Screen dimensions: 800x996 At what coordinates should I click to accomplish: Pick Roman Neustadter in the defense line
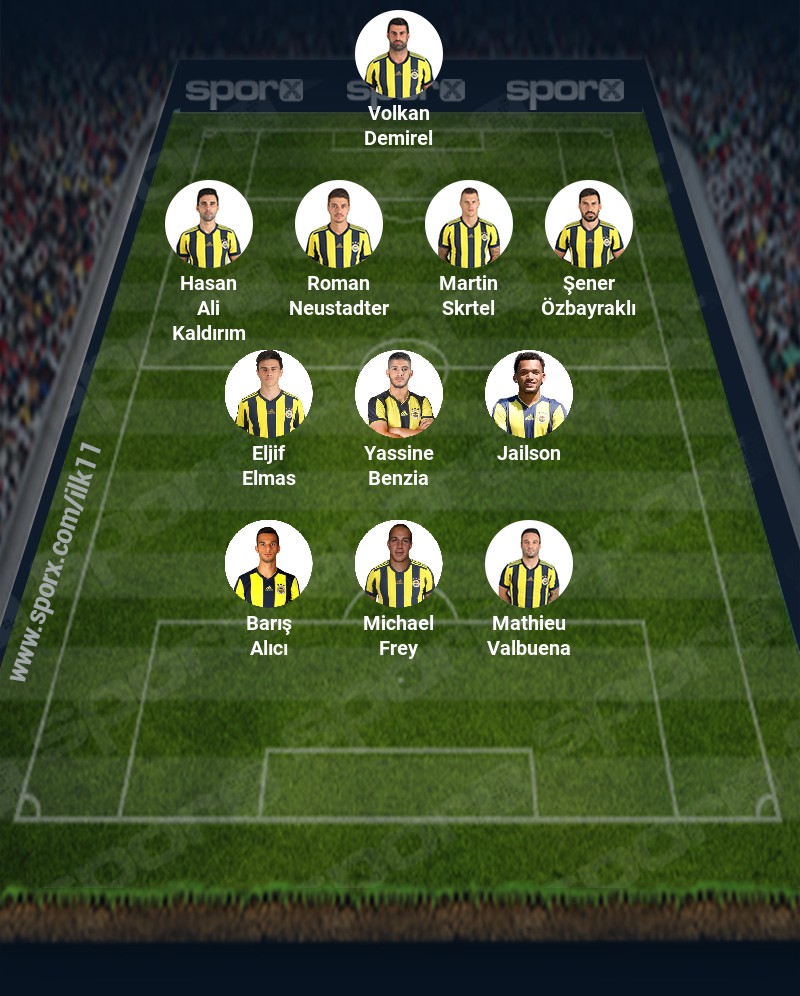[339, 224]
